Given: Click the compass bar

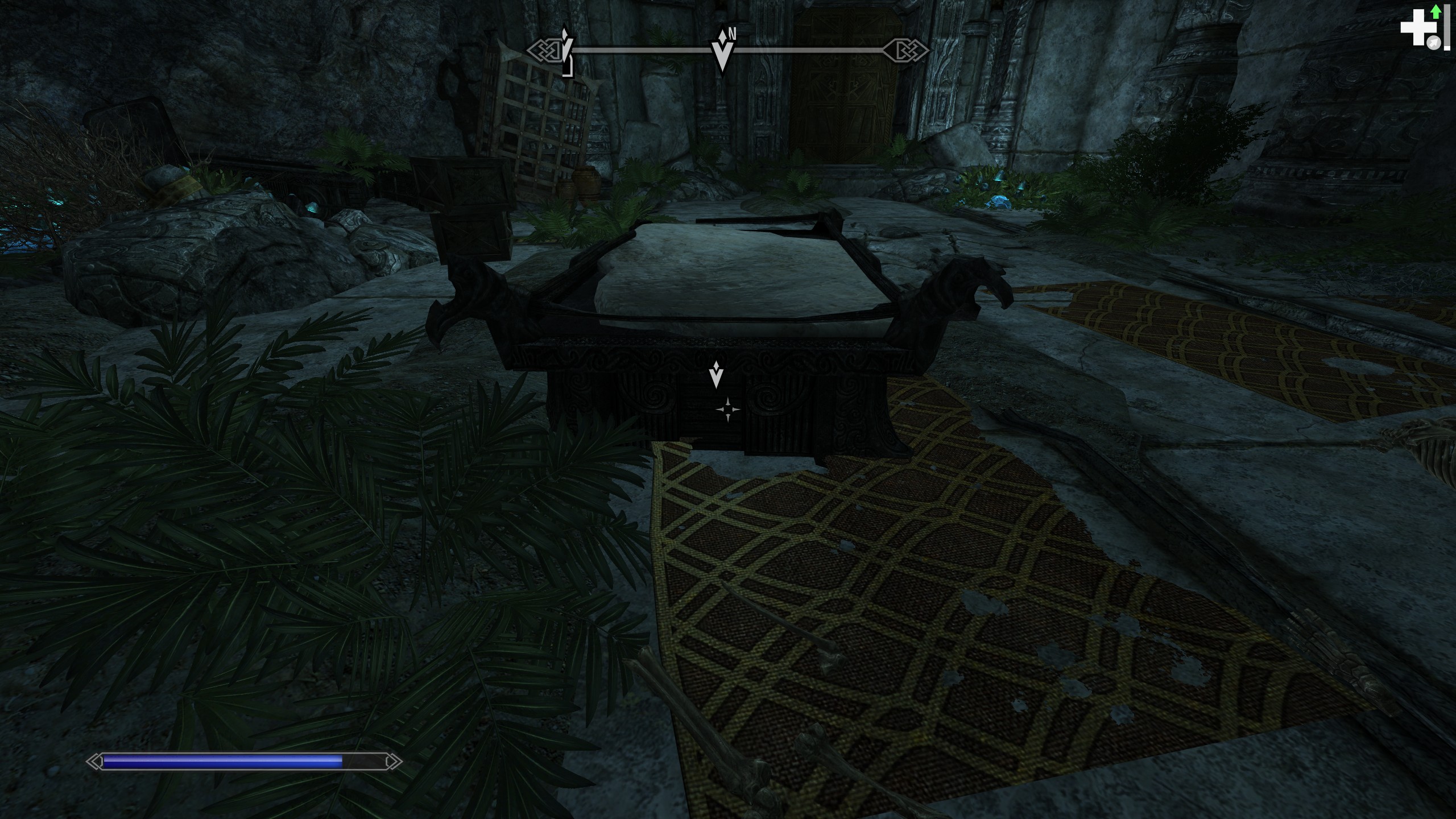Looking at the screenshot, I should point(808,51).
